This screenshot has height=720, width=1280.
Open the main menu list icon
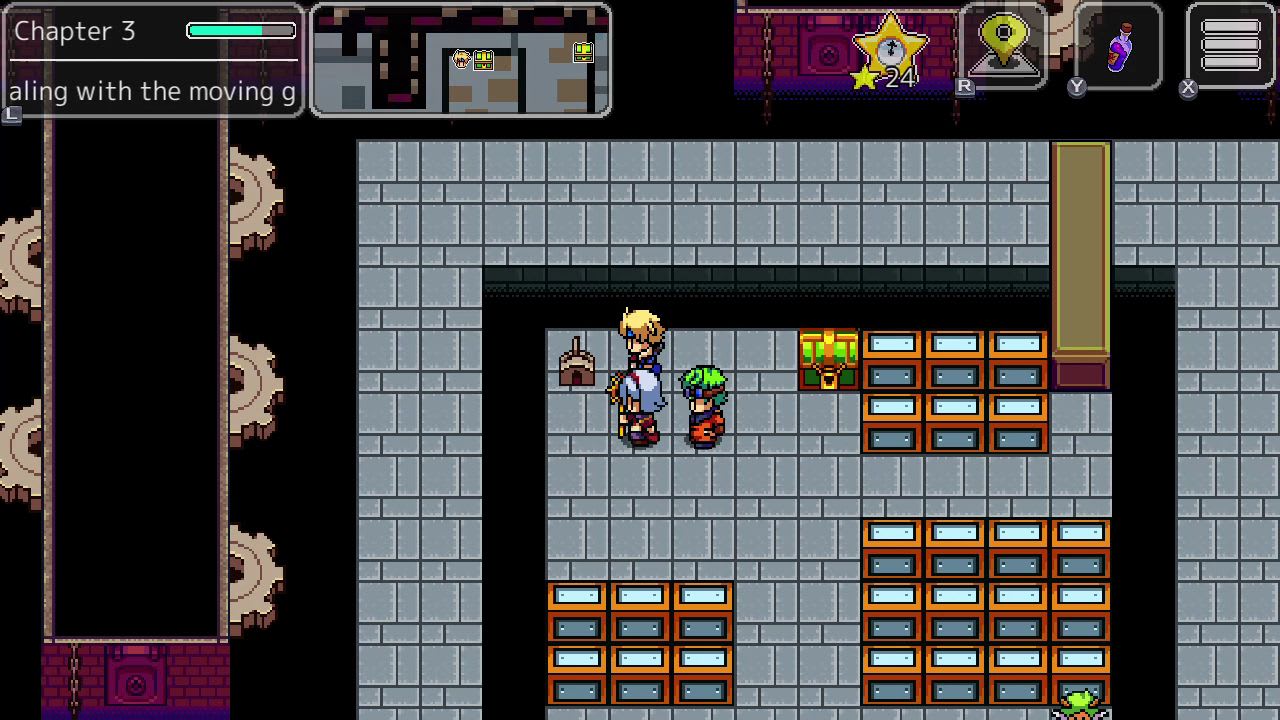point(1229,44)
